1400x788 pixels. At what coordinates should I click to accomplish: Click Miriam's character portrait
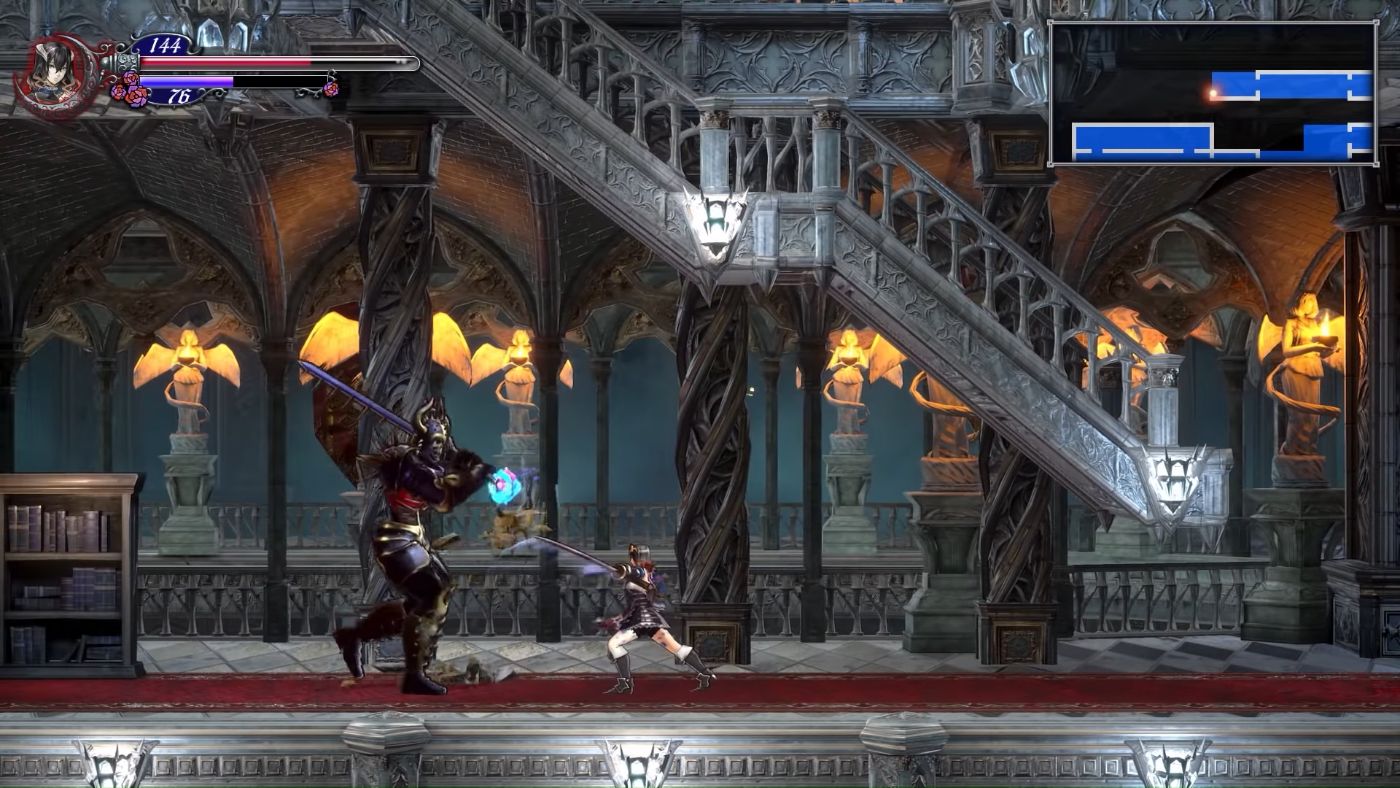click(52, 70)
